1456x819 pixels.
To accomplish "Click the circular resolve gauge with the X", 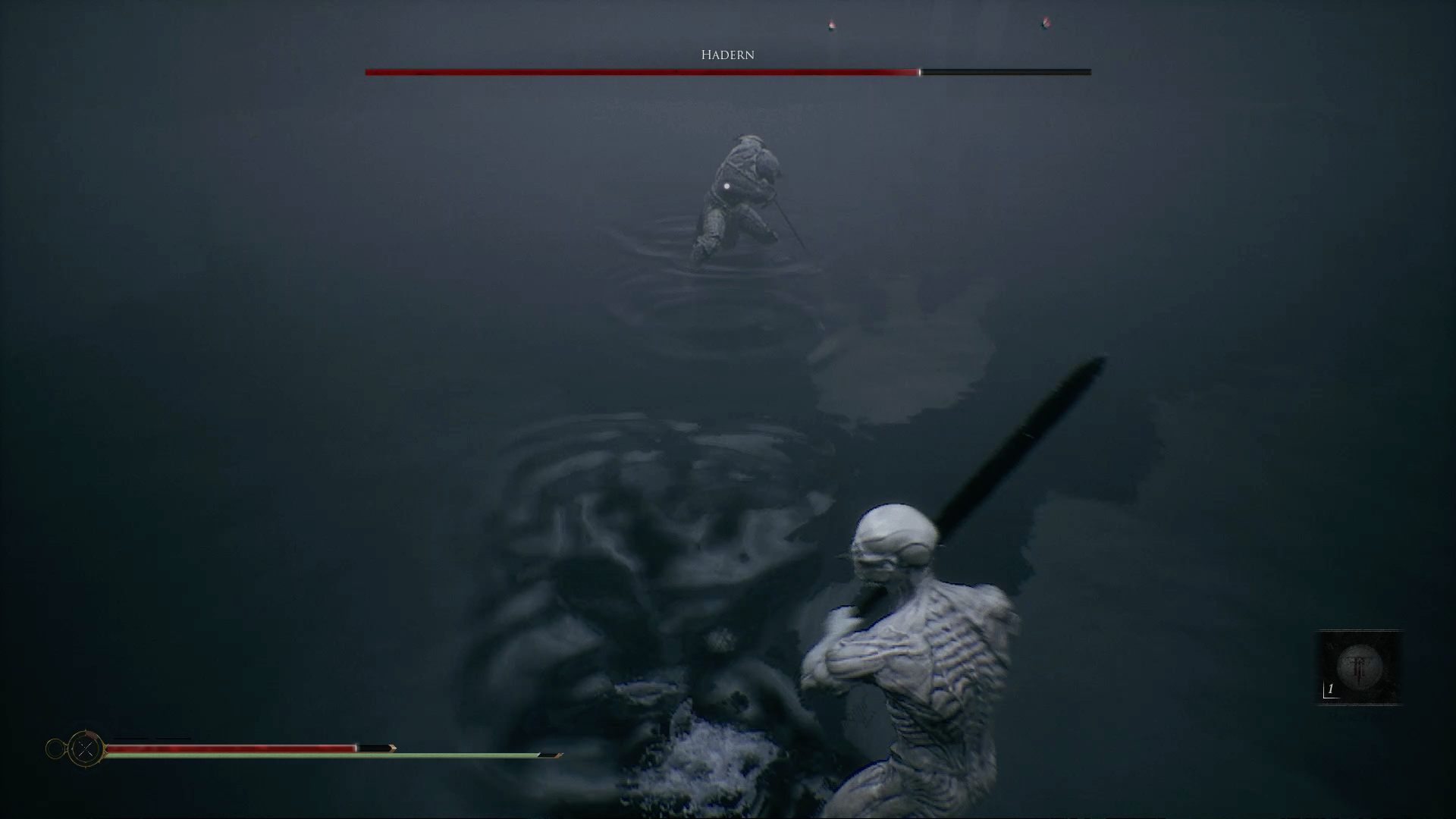I will coord(84,748).
